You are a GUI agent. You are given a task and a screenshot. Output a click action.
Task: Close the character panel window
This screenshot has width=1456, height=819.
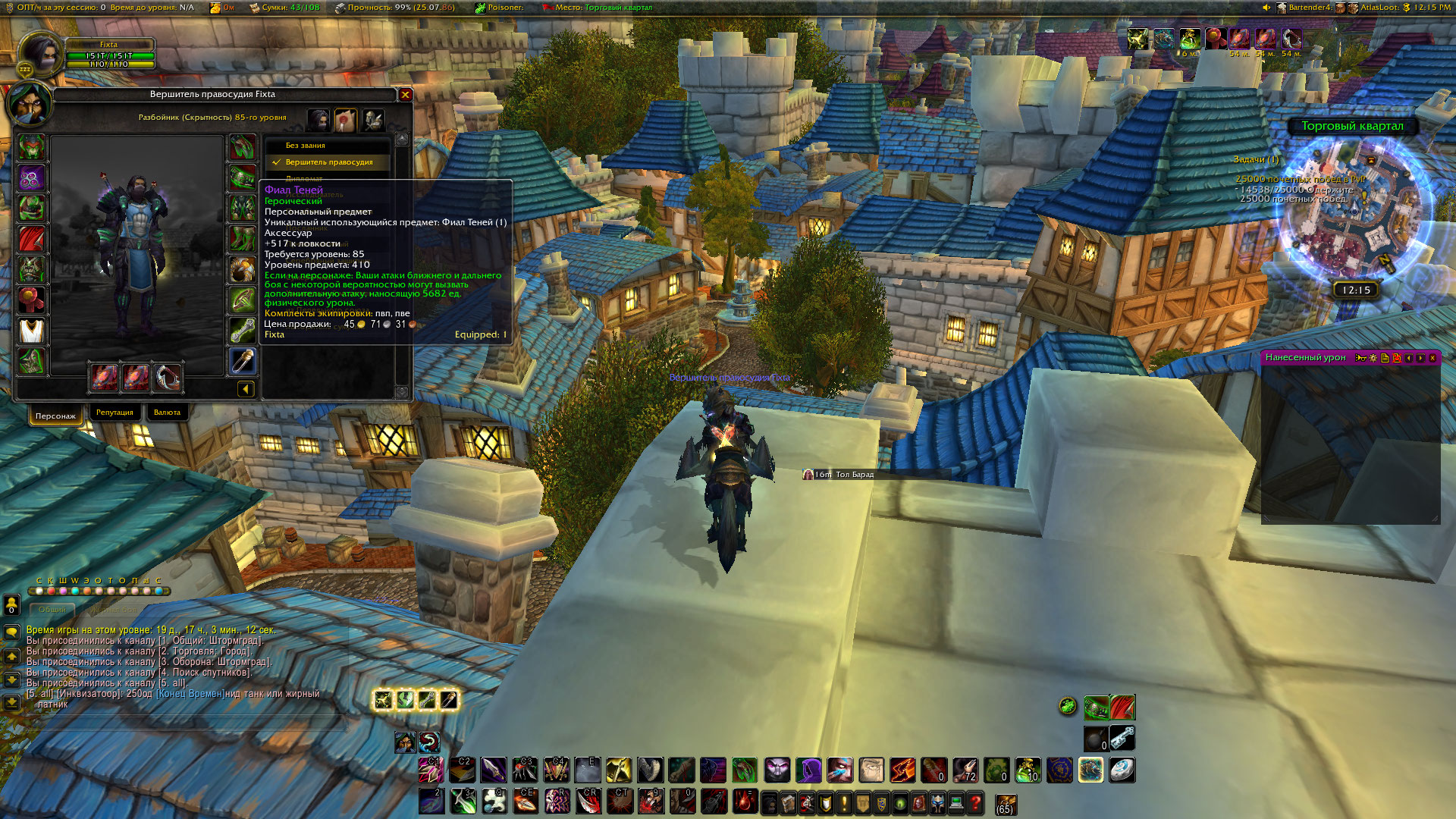(406, 95)
